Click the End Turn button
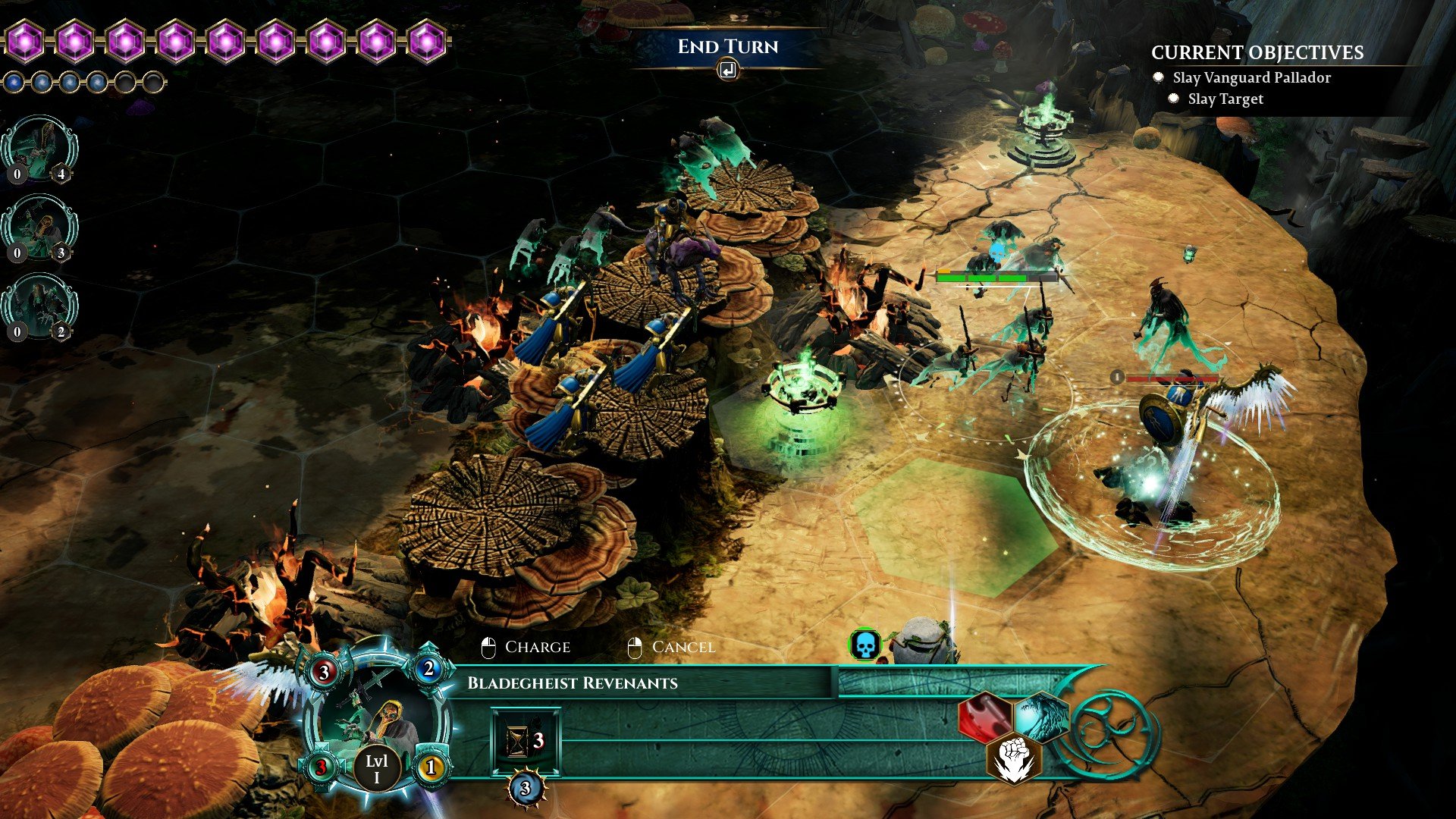Viewport: 1456px width, 819px height. (727, 47)
